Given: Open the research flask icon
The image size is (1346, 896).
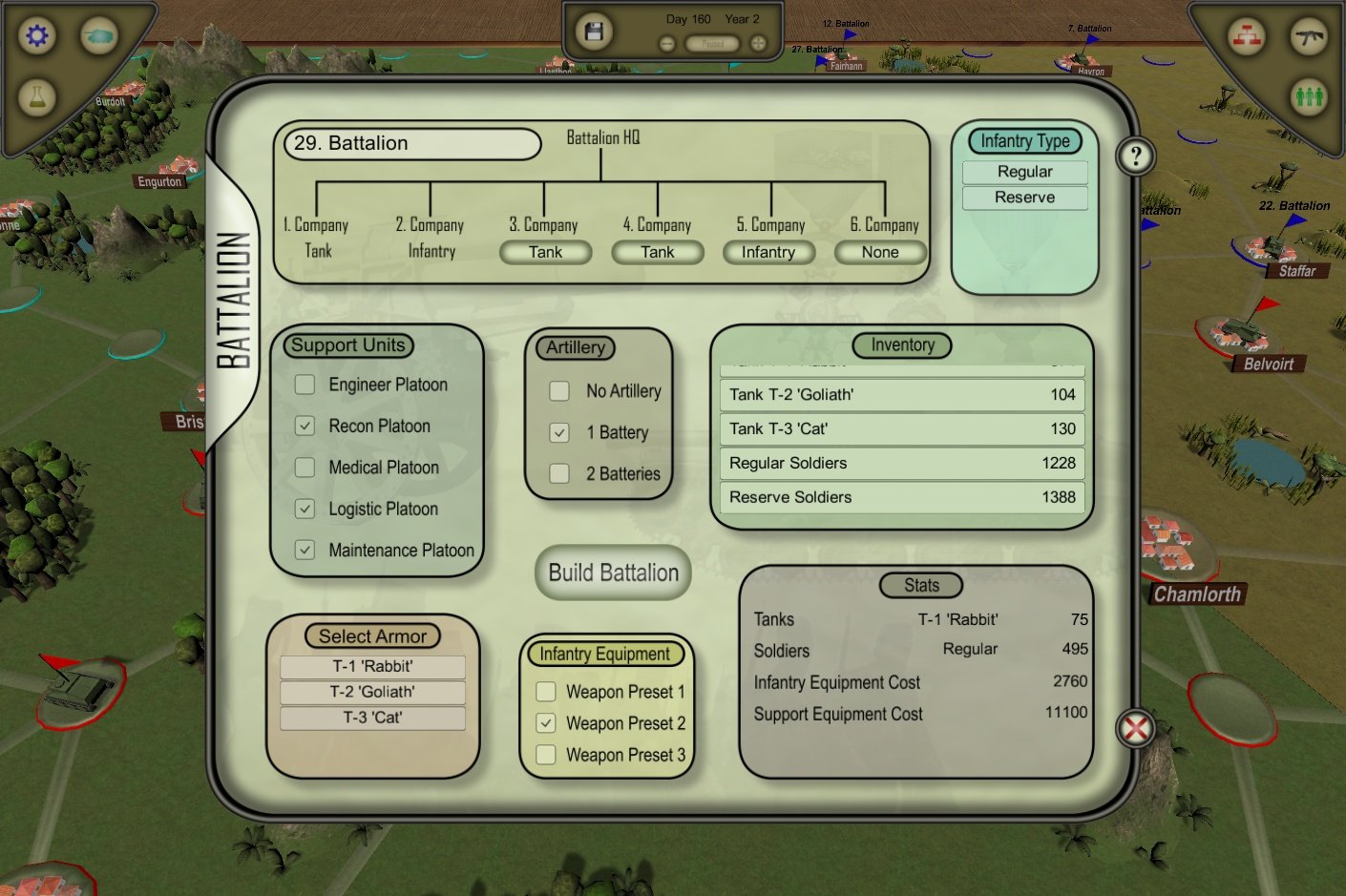Looking at the screenshot, I should point(36,95).
